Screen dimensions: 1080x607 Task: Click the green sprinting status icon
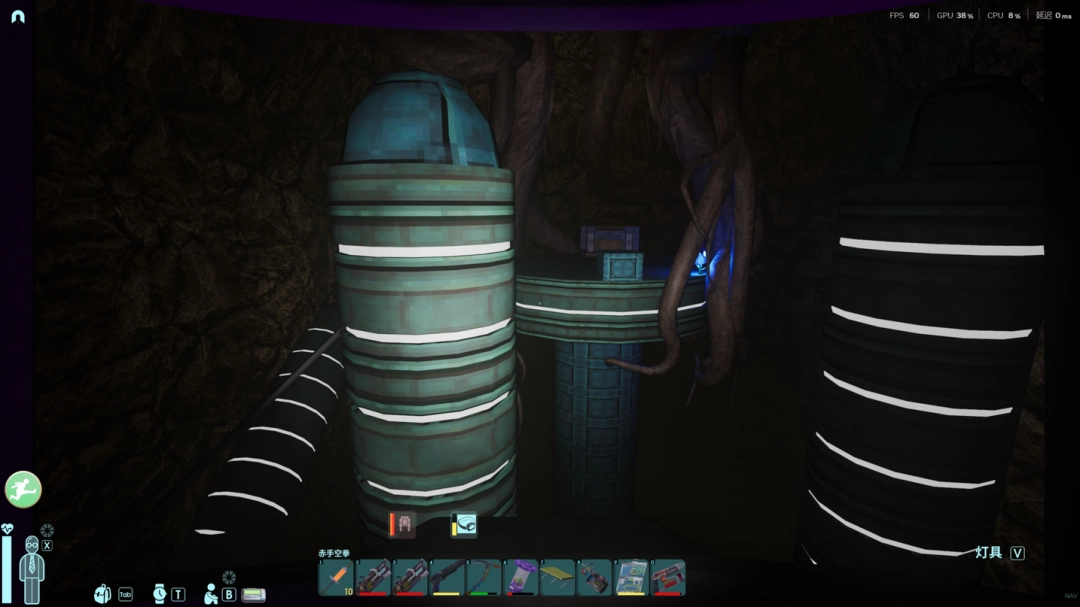[x=23, y=490]
